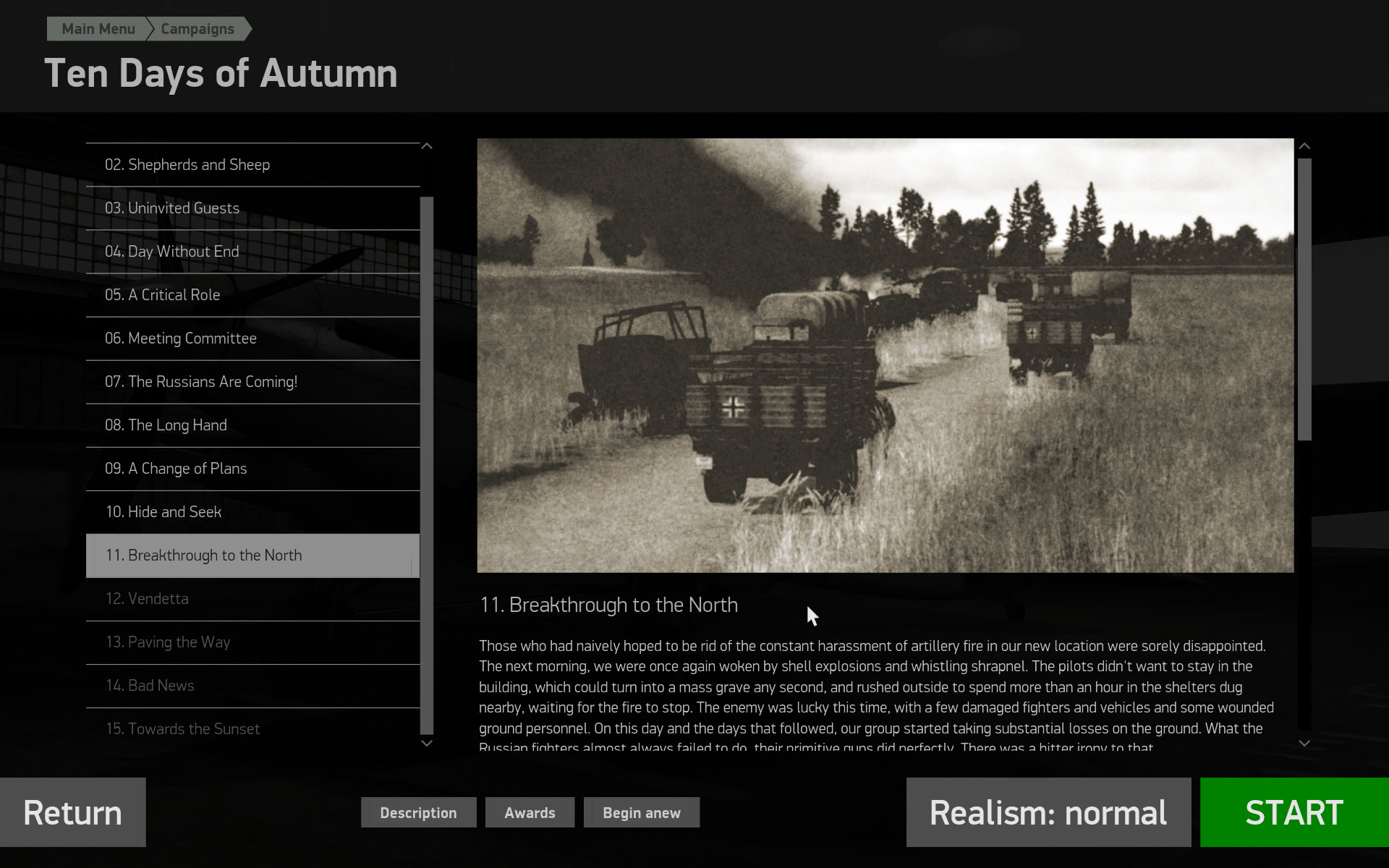Change the Realism: normal setting
This screenshot has height=868, width=1389.
coord(1048,812)
